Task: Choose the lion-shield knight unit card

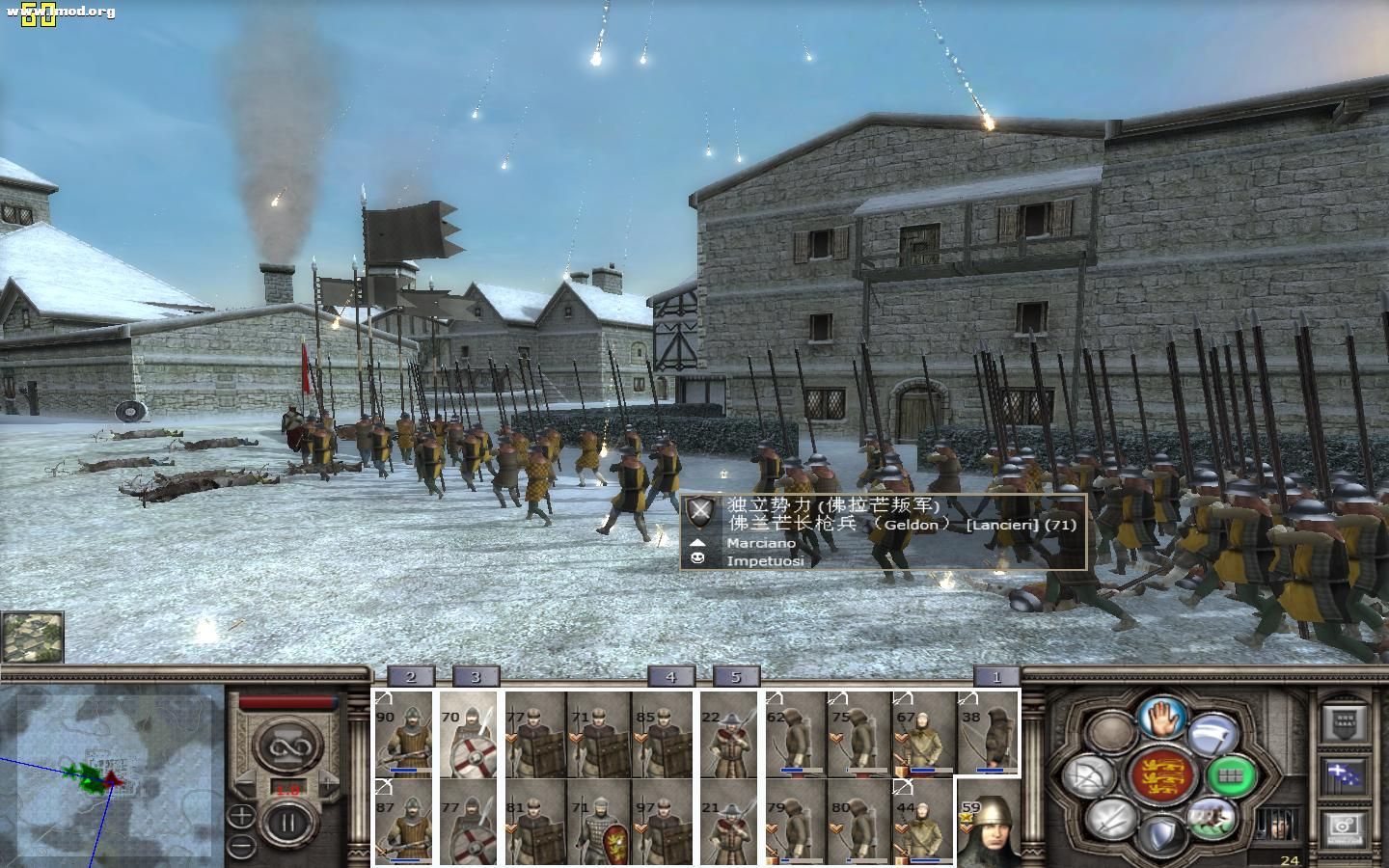Action: pyautogui.click(x=599, y=823)
